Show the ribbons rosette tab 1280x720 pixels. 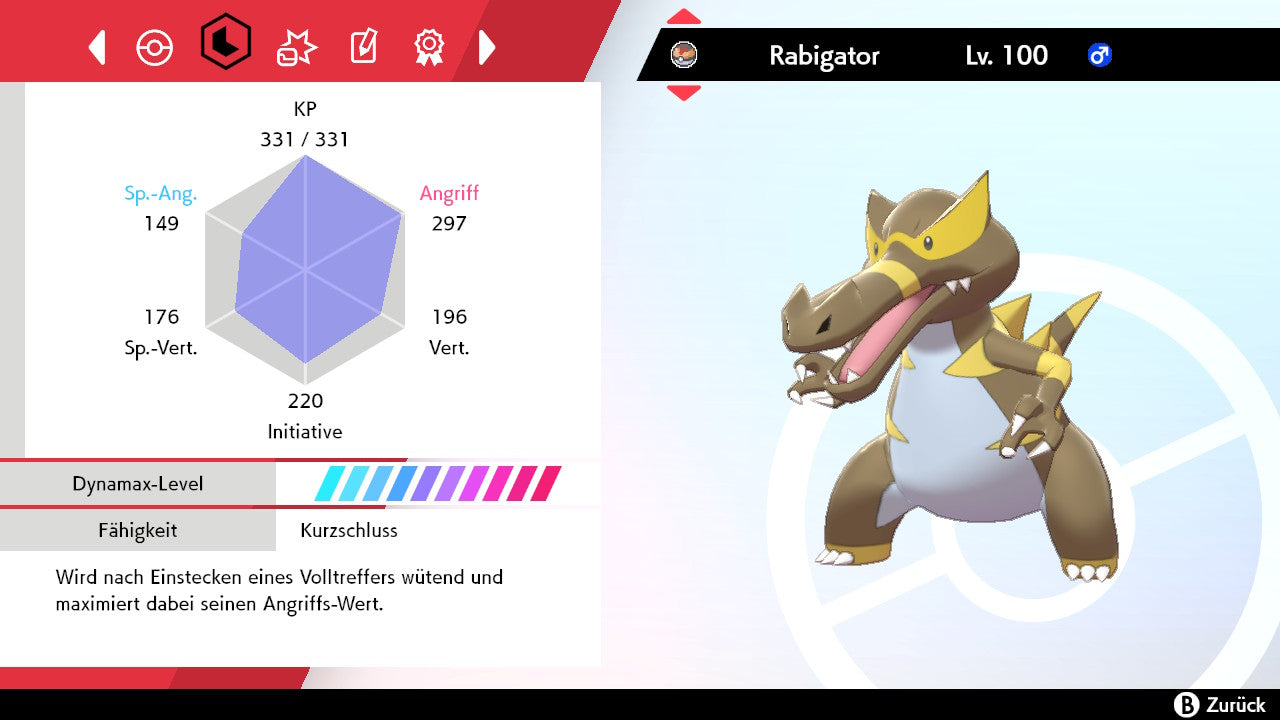429,46
